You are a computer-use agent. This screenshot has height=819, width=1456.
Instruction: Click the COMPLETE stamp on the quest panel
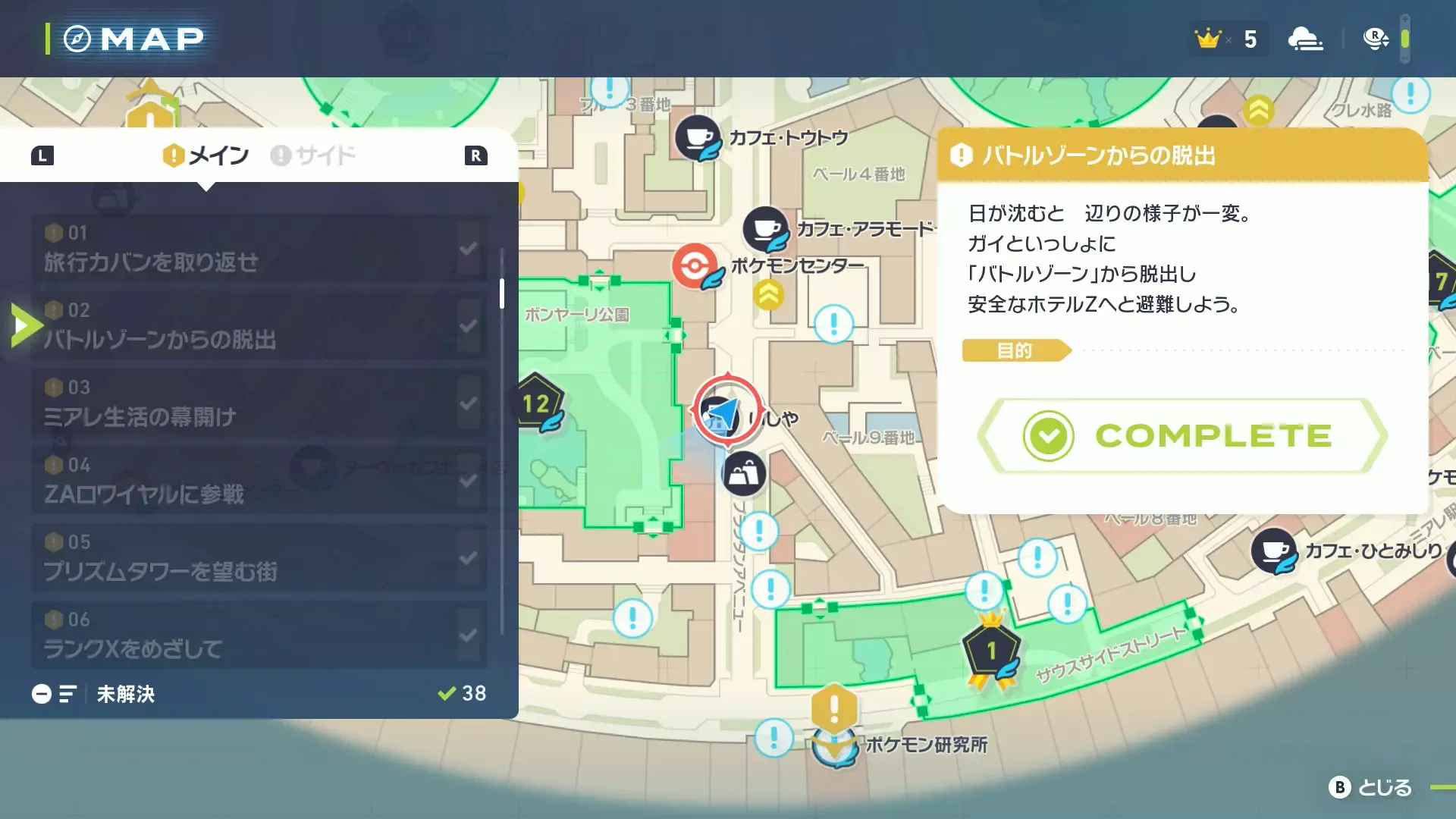click(x=1183, y=435)
